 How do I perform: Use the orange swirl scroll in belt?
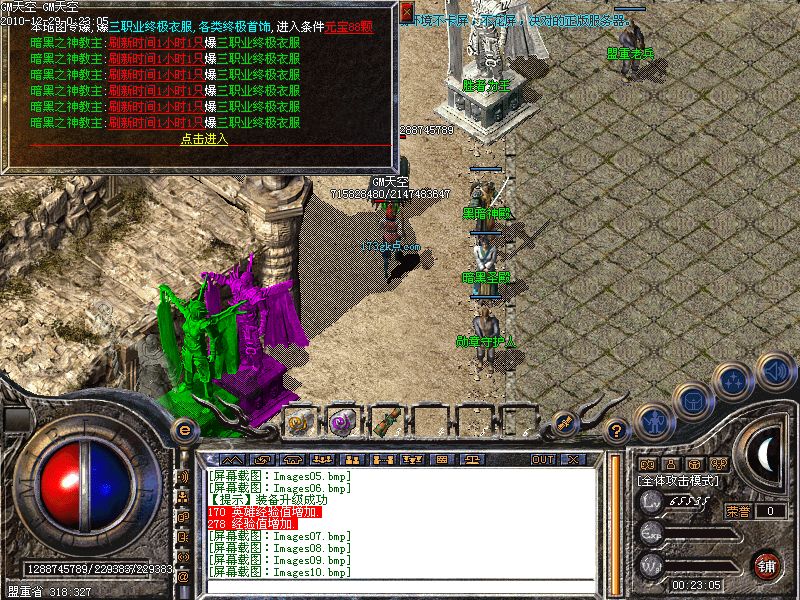299,422
